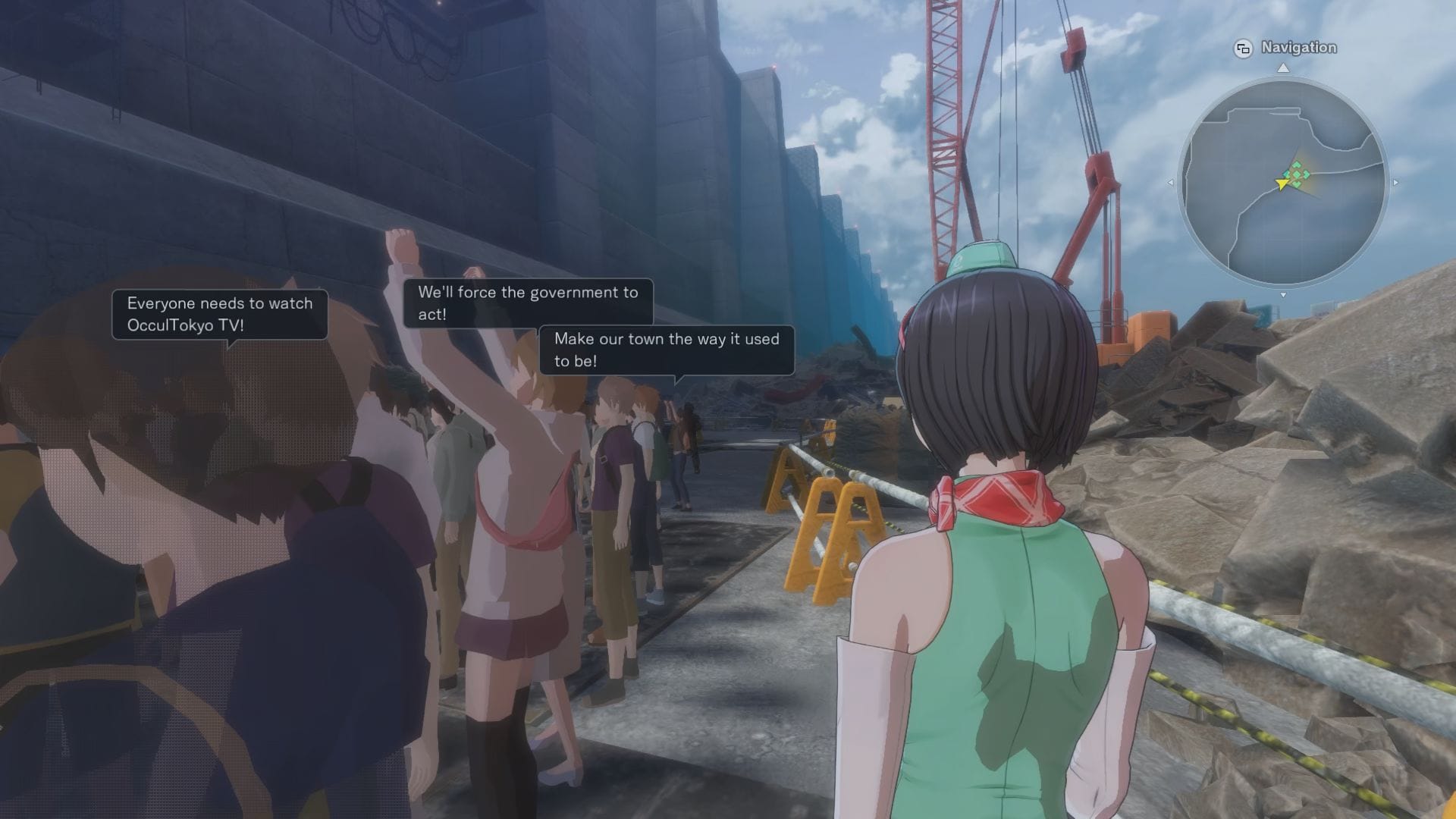The width and height of the screenshot is (1456, 819).
Task: Select the Navigation label above the minimap
Action: click(x=1298, y=48)
